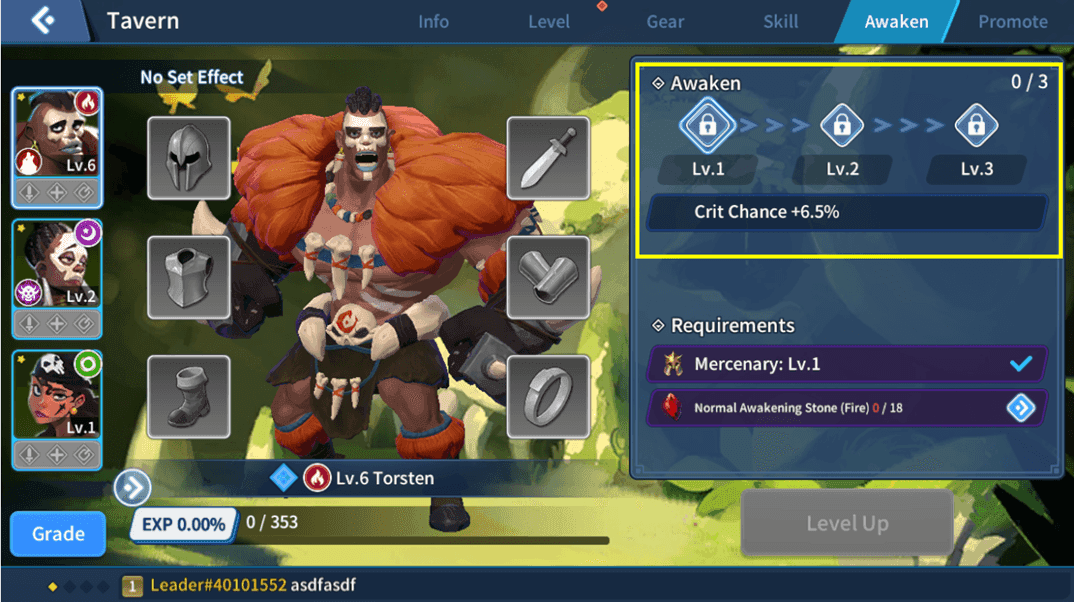Choose the Lv.2 purple-element hero portrait
Image resolution: width=1074 pixels, height=602 pixels.
pyautogui.click(x=57, y=265)
